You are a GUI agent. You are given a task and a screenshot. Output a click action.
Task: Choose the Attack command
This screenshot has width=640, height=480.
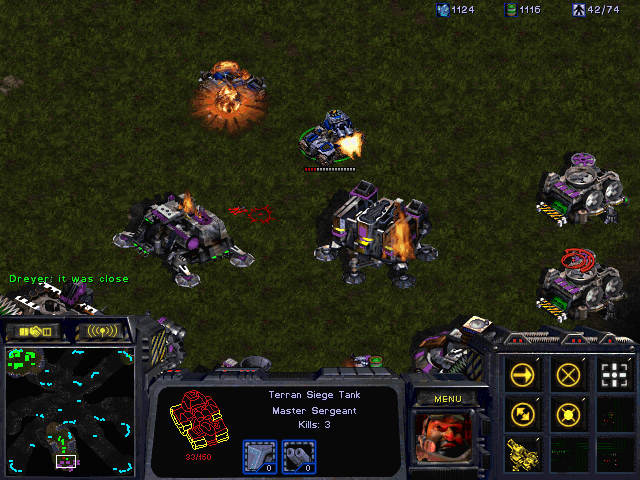[x=614, y=375]
